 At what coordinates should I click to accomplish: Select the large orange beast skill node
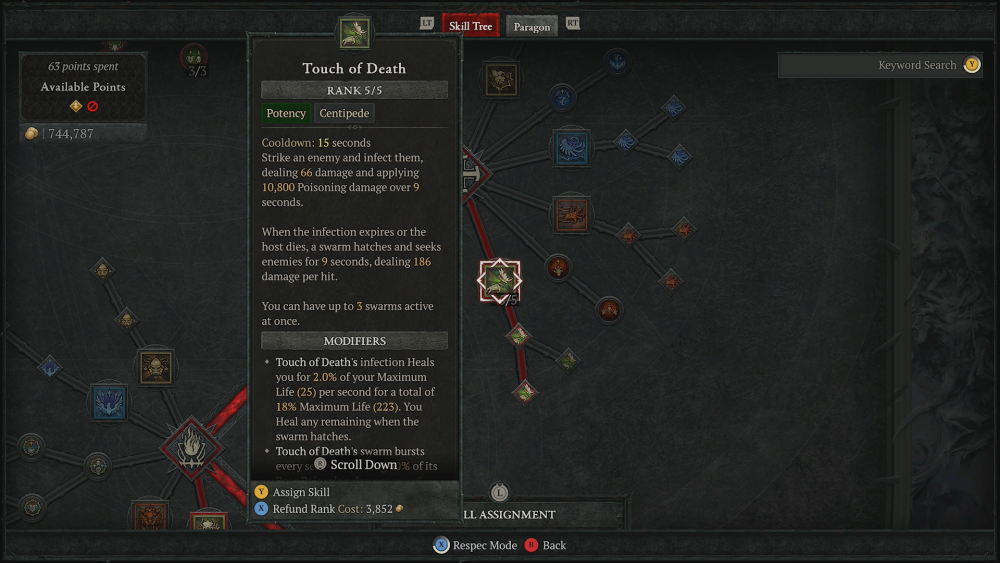(x=572, y=213)
